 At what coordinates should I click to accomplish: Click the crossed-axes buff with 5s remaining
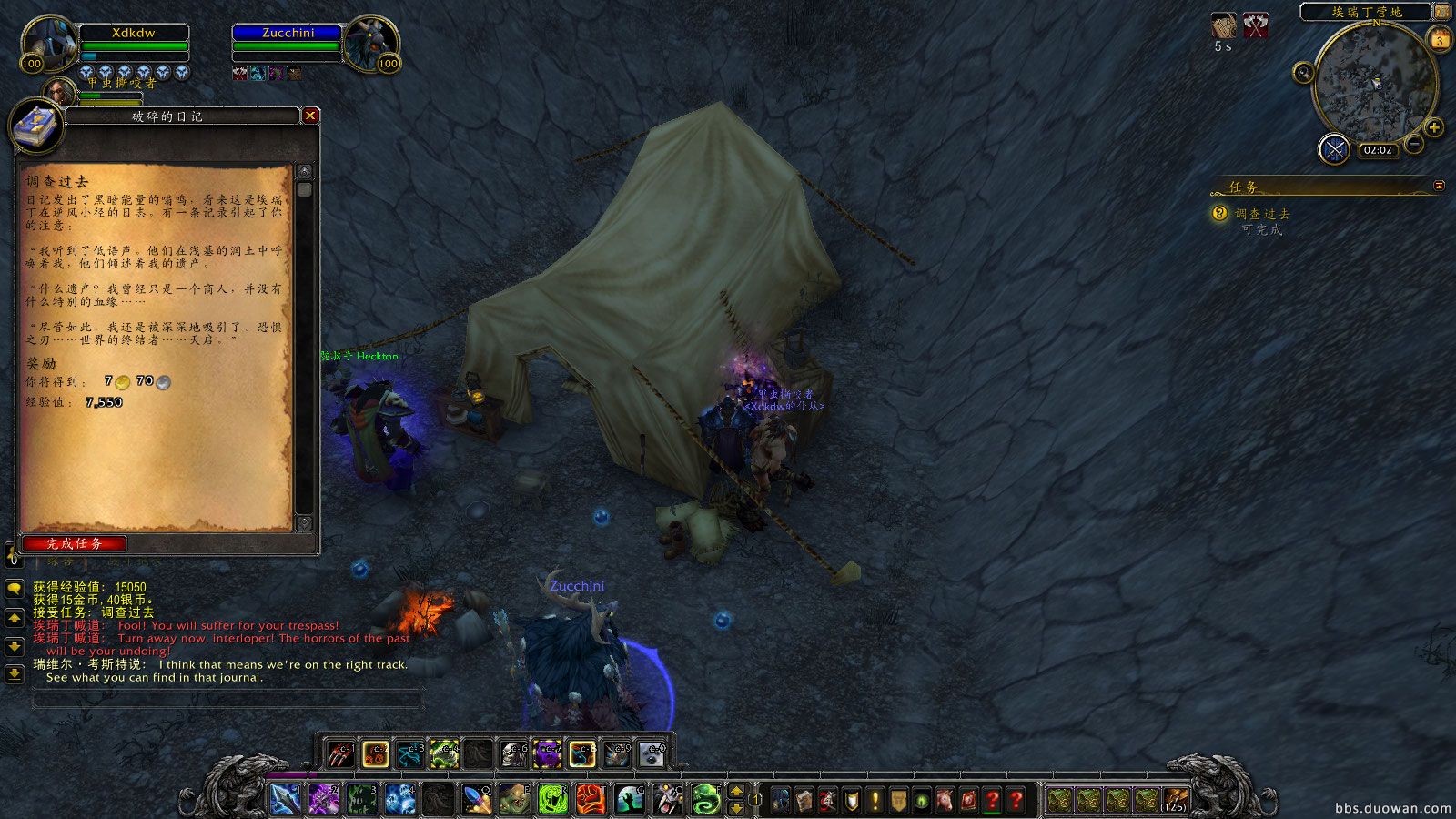(1256, 25)
